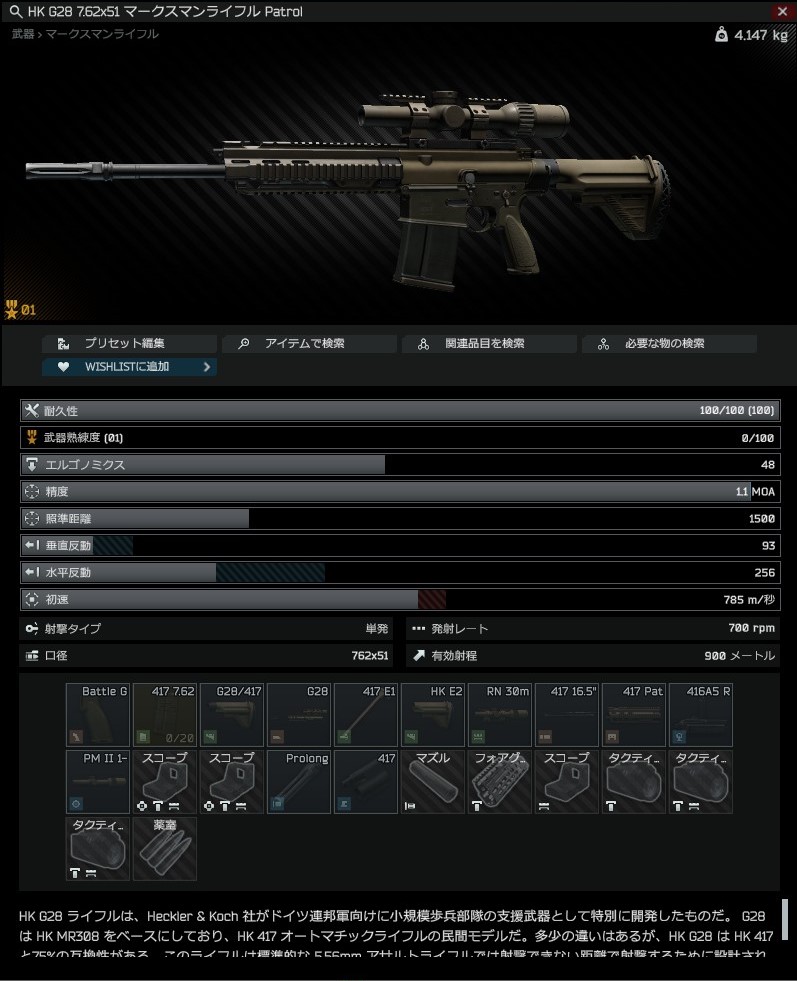Choose the empty フォアグ foregrip slot
This screenshot has height=981, width=797.
tap(500, 782)
